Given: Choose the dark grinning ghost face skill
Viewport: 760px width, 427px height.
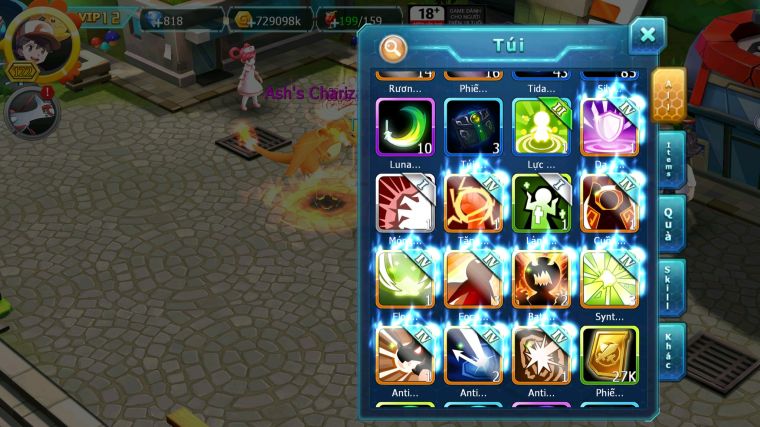Looking at the screenshot, I should pyautogui.click(x=541, y=278).
